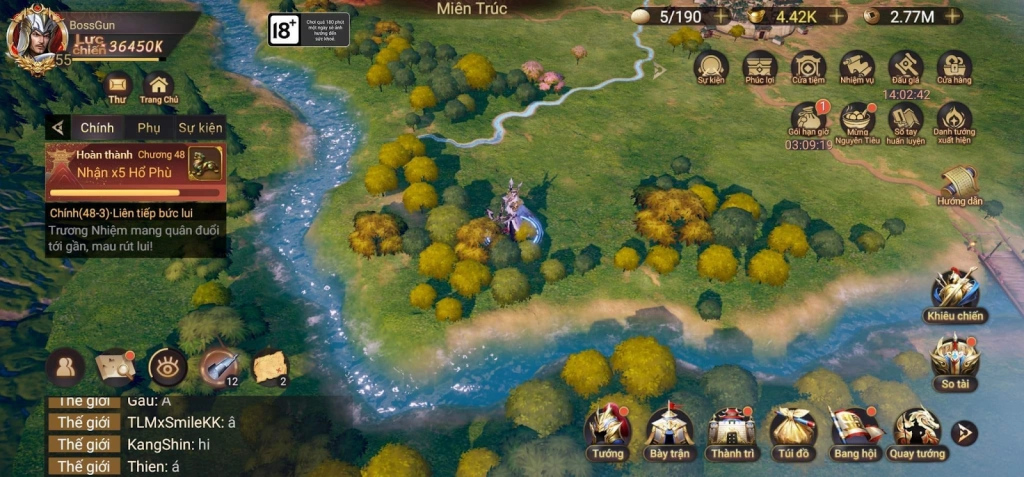This screenshot has height=477, width=1024.
Task: Switch to the Phụ quest tab
Action: pyautogui.click(x=149, y=128)
